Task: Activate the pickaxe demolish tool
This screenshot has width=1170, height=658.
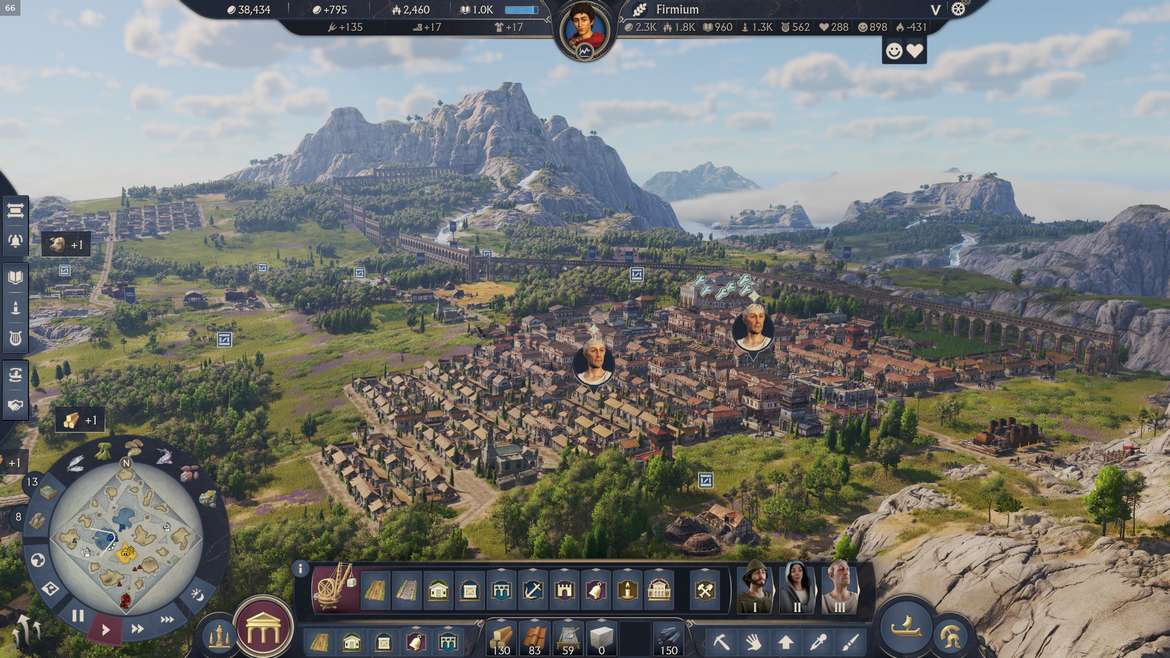Action: [722, 641]
